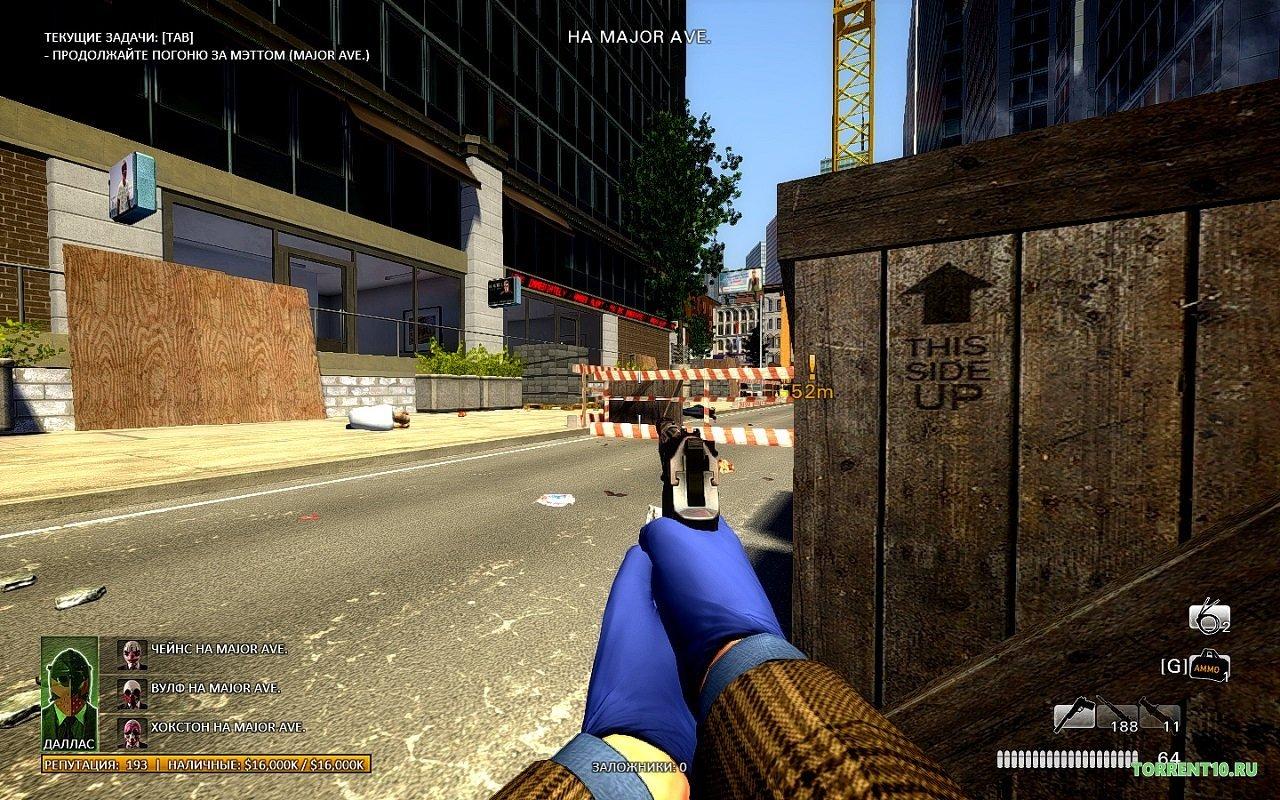
Task: Select Dallas's green player portrait
Action: click(x=70, y=688)
